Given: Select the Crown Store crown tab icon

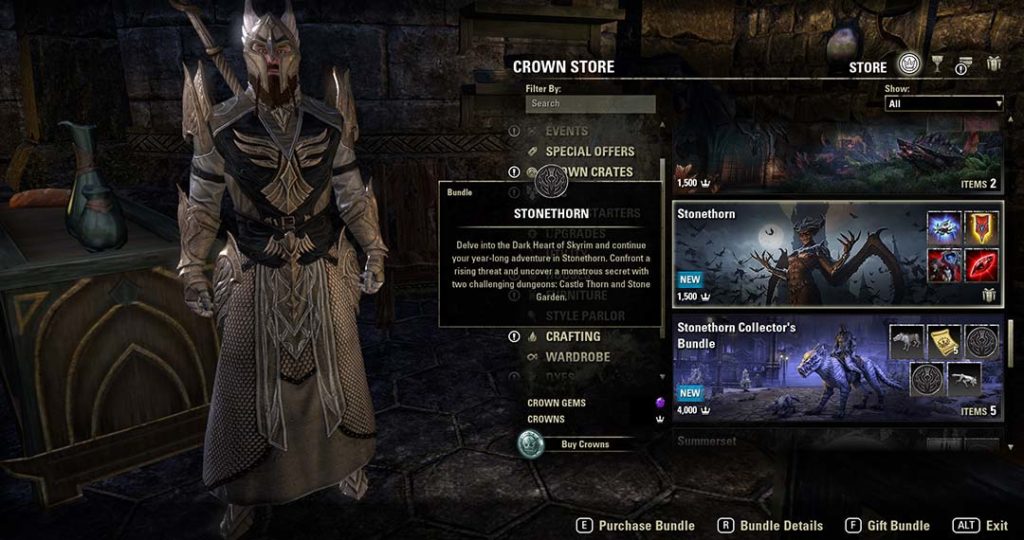Looking at the screenshot, I should (908, 66).
